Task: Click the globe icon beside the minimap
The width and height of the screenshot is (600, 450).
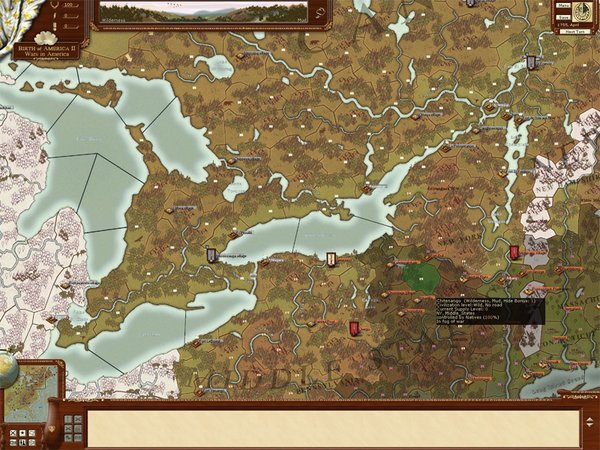Action: point(7,367)
